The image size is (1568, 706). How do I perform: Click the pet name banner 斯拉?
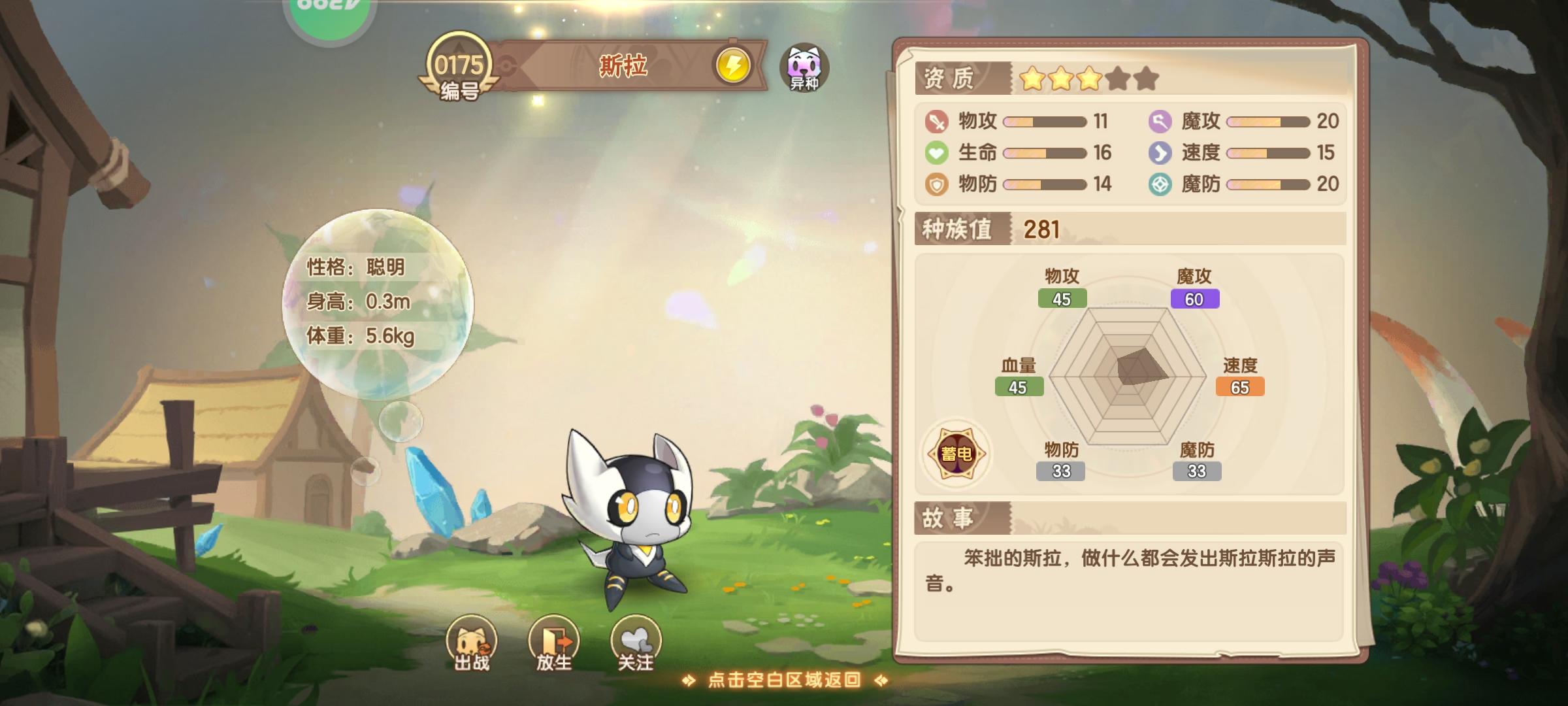(x=624, y=65)
